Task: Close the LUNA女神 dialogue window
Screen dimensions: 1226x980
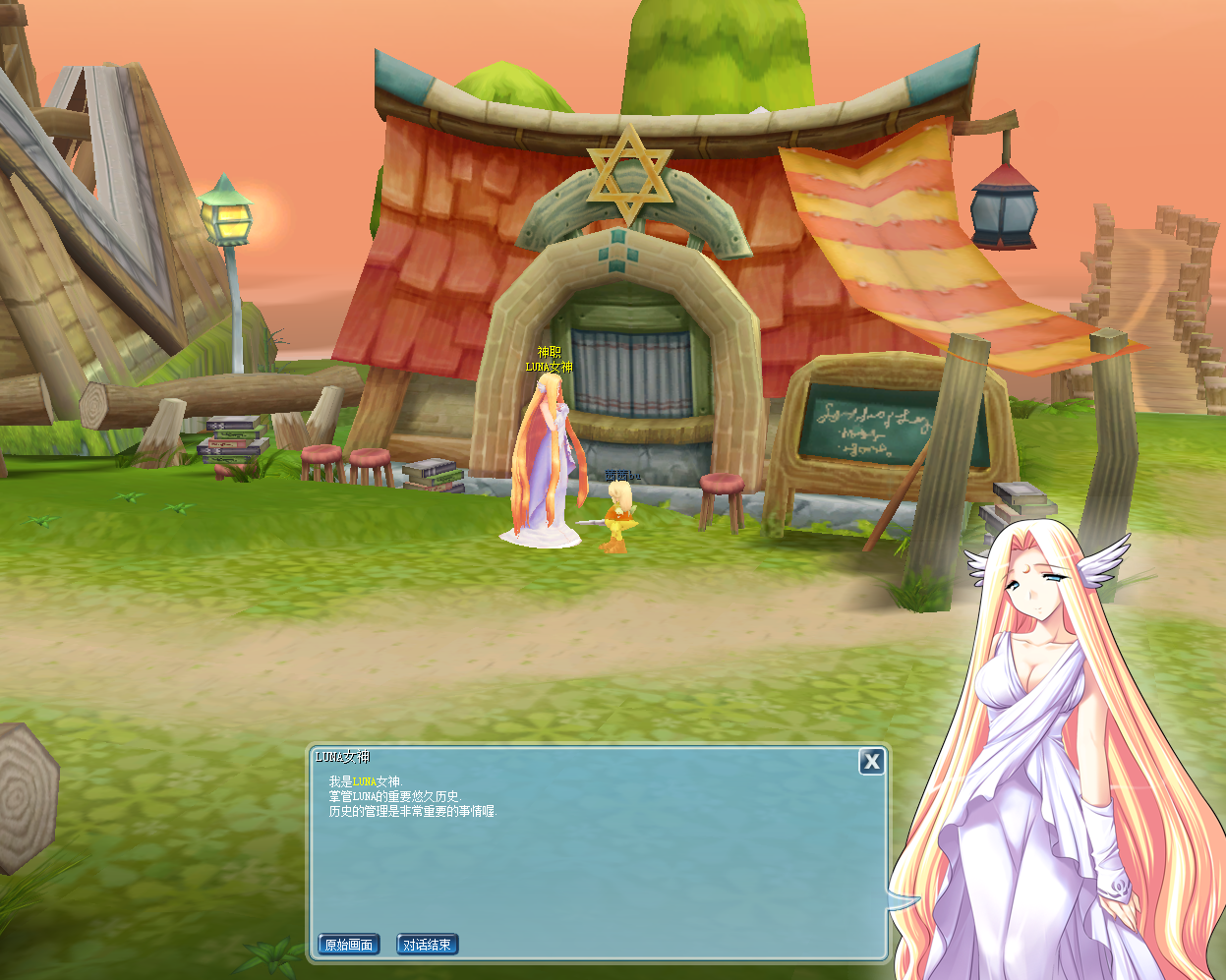Action: 871,762
